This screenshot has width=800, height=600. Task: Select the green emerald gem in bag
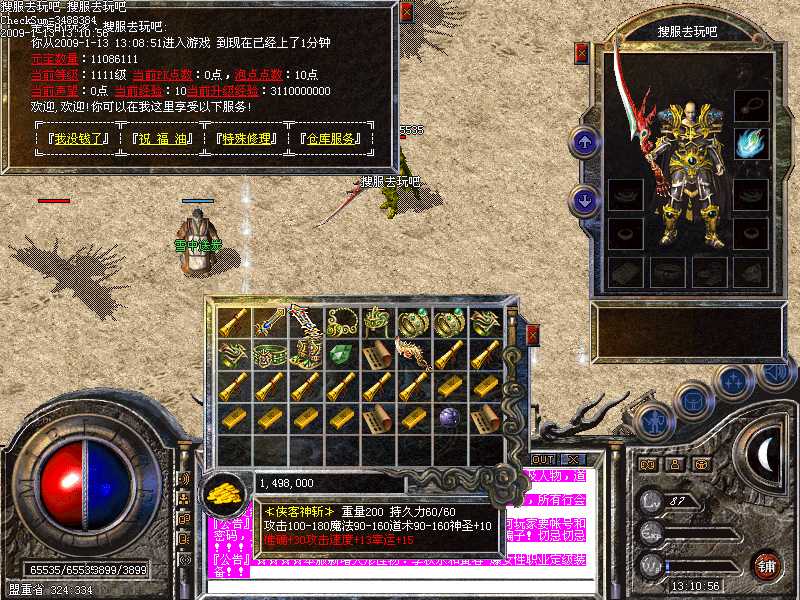coord(341,353)
